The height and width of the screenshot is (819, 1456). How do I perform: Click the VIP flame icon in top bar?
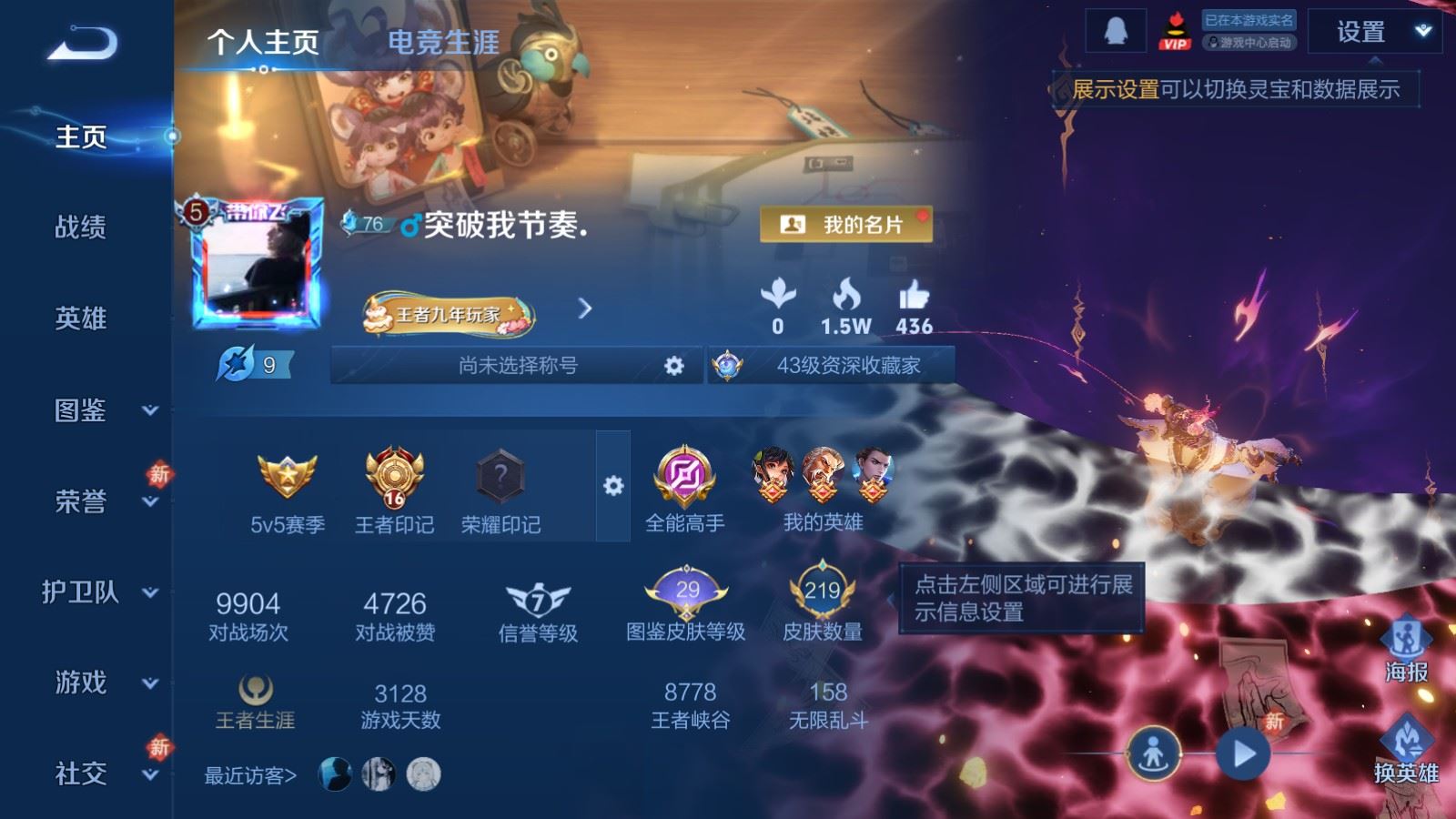tap(1176, 29)
